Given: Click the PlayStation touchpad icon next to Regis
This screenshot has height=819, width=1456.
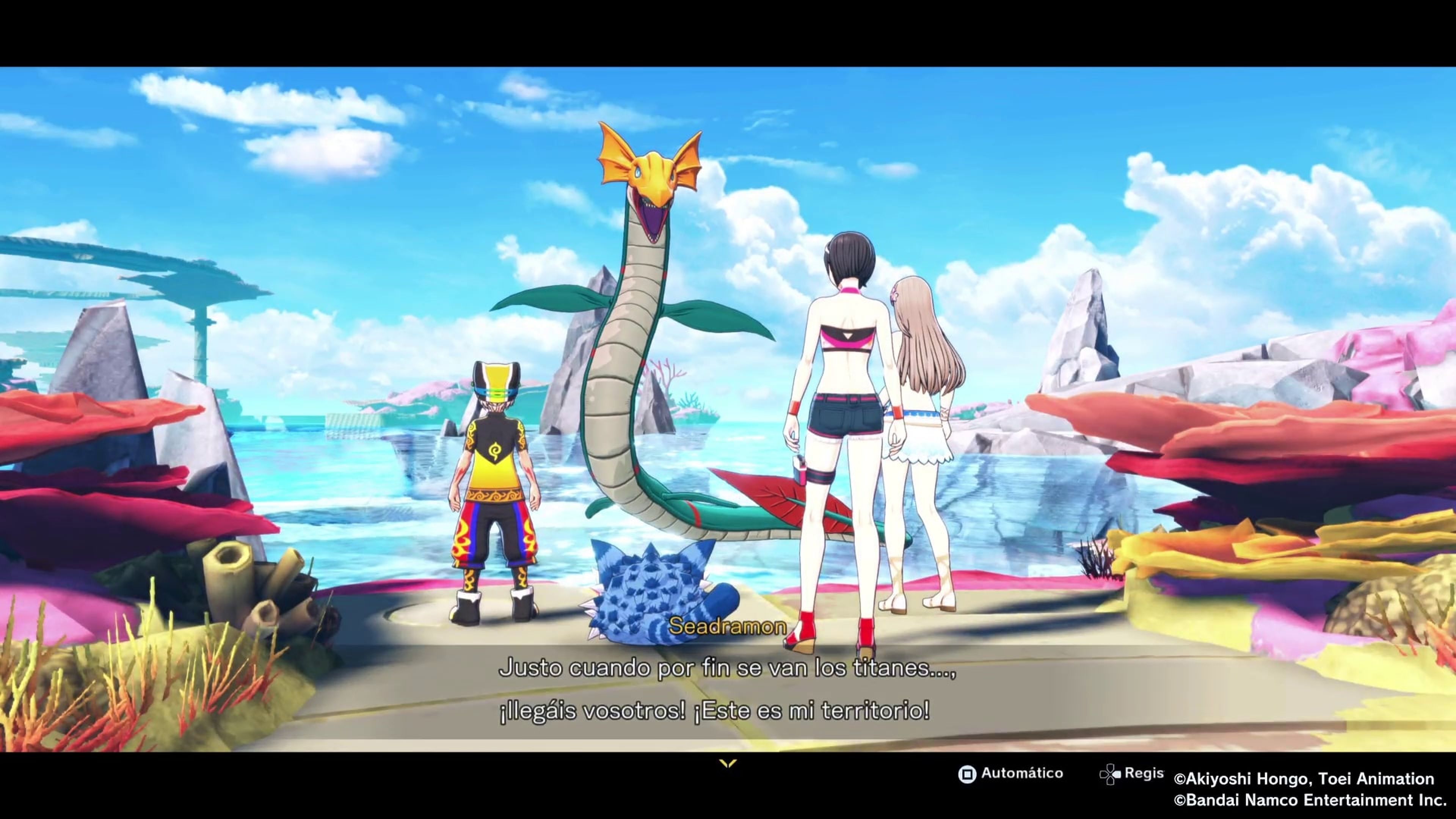Looking at the screenshot, I should [x=1111, y=773].
